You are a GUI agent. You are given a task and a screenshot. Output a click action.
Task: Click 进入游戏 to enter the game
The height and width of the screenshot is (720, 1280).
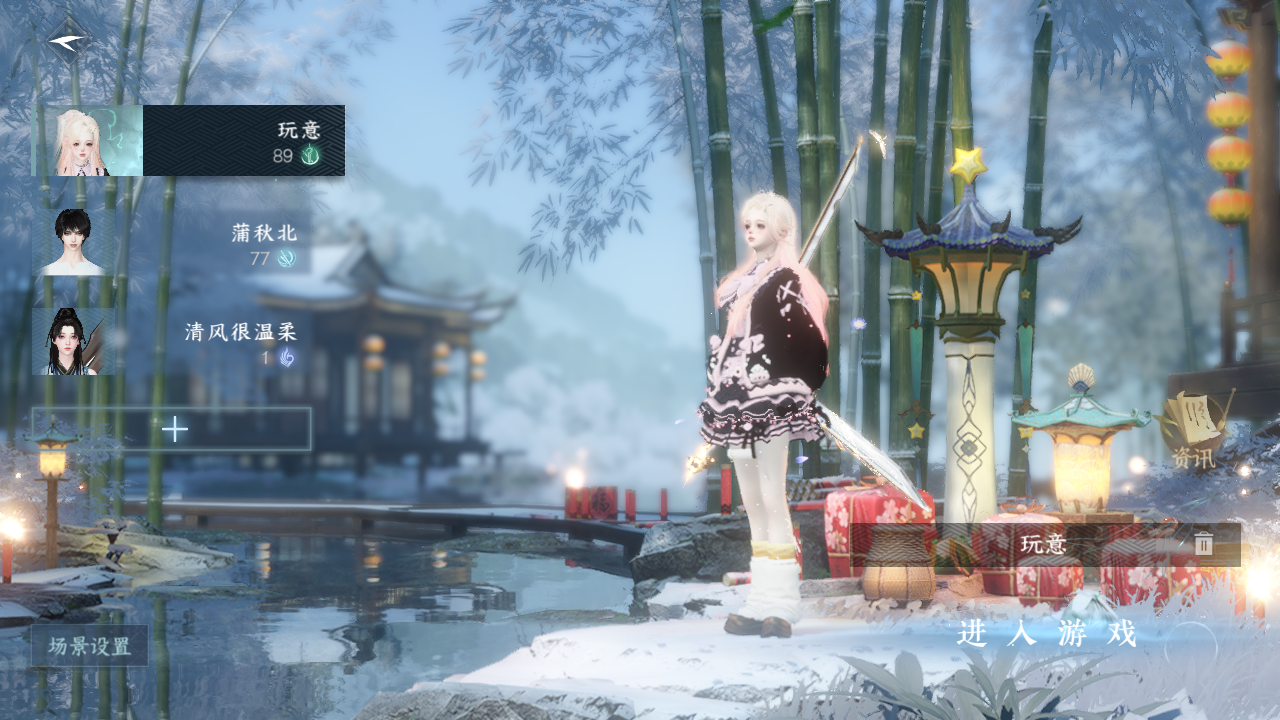[x=1048, y=633]
